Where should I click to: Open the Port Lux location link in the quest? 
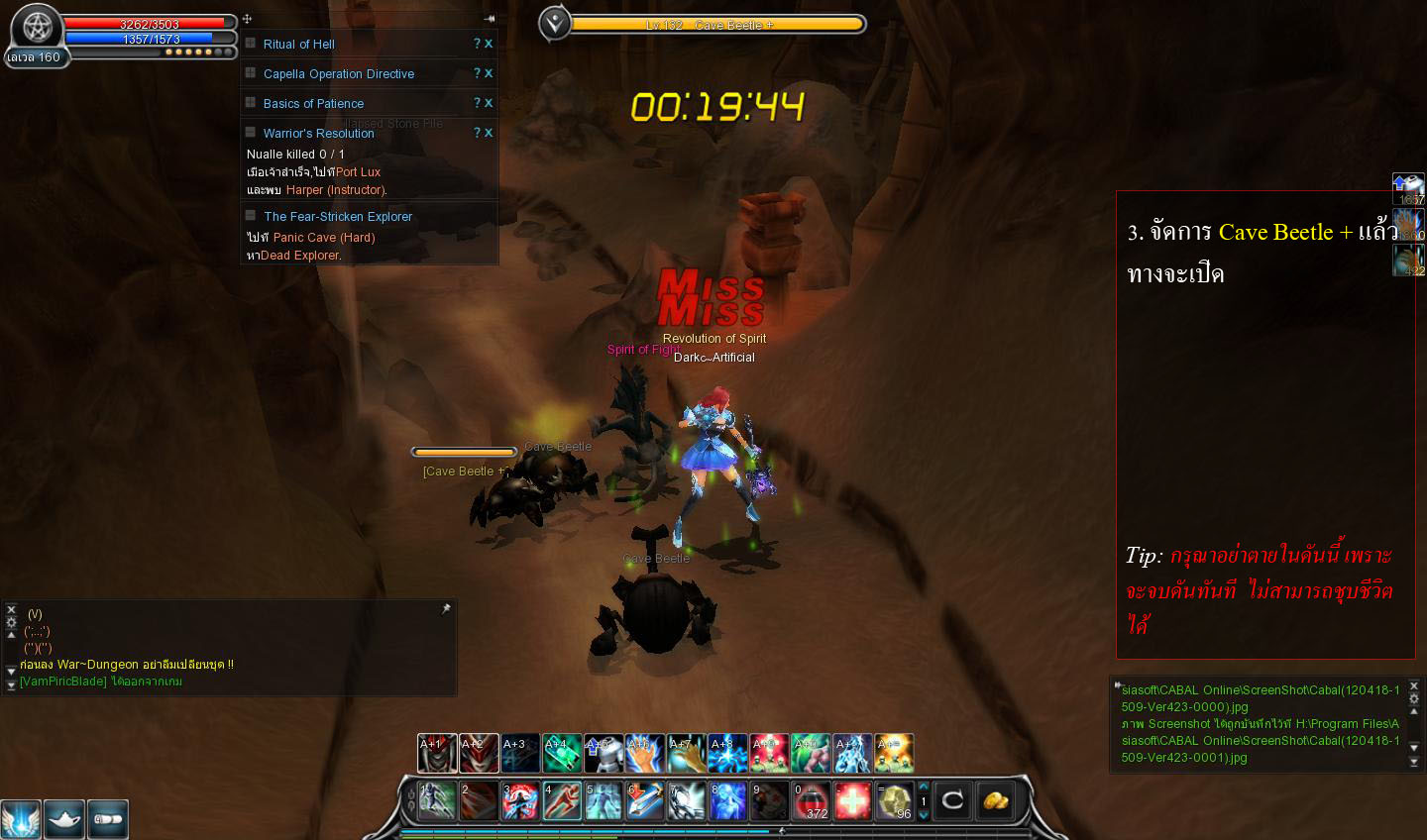pos(359,171)
